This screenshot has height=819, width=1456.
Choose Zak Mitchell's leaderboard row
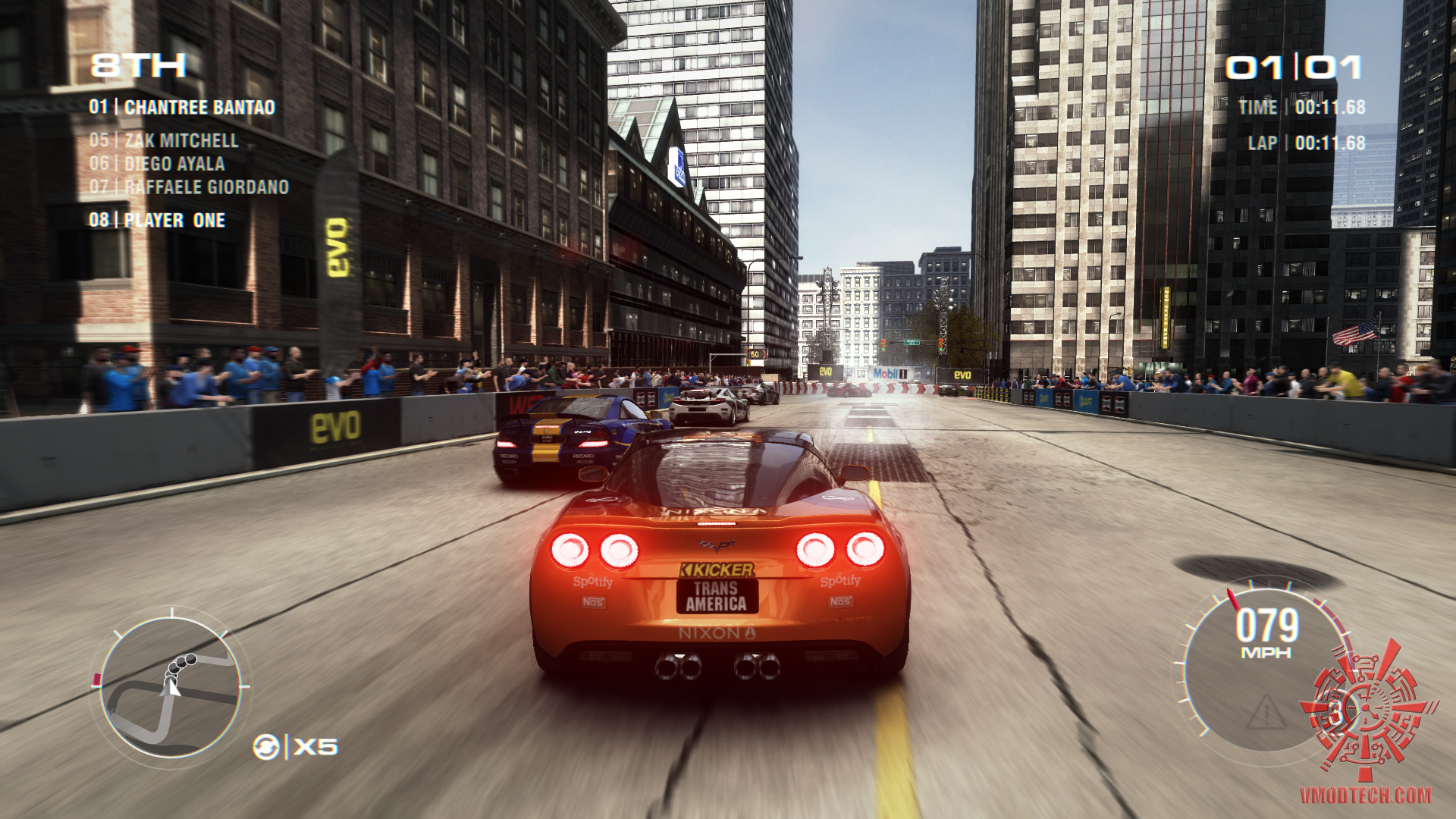pos(164,140)
